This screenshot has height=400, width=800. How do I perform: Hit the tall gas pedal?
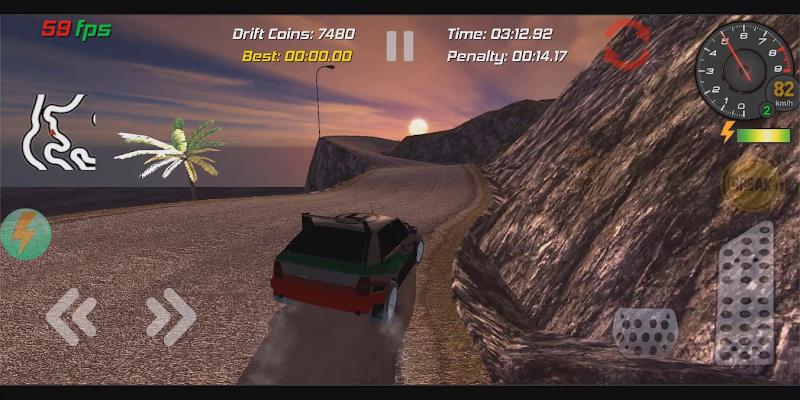pyautogui.click(x=745, y=292)
